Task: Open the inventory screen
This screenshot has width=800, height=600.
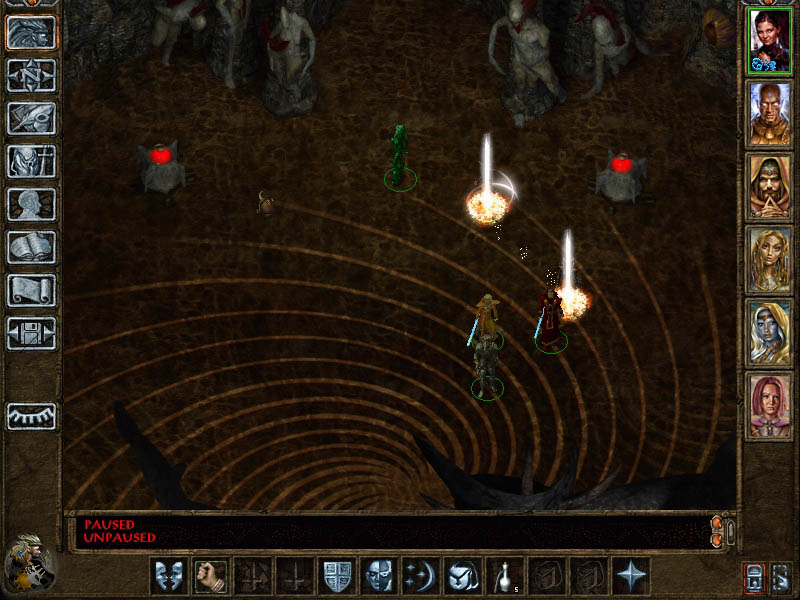Action: 31,161
